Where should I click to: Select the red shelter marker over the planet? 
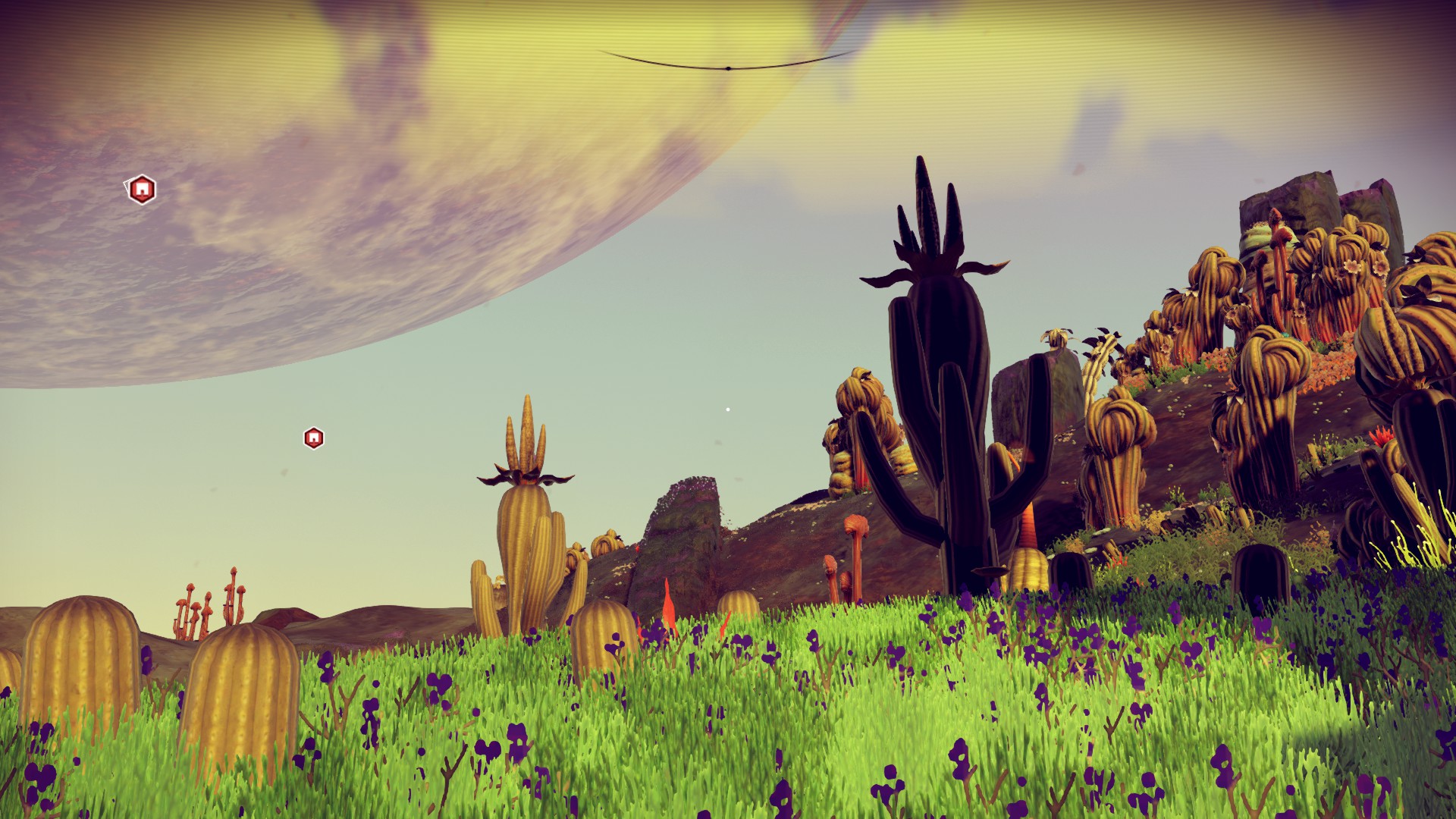[141, 190]
